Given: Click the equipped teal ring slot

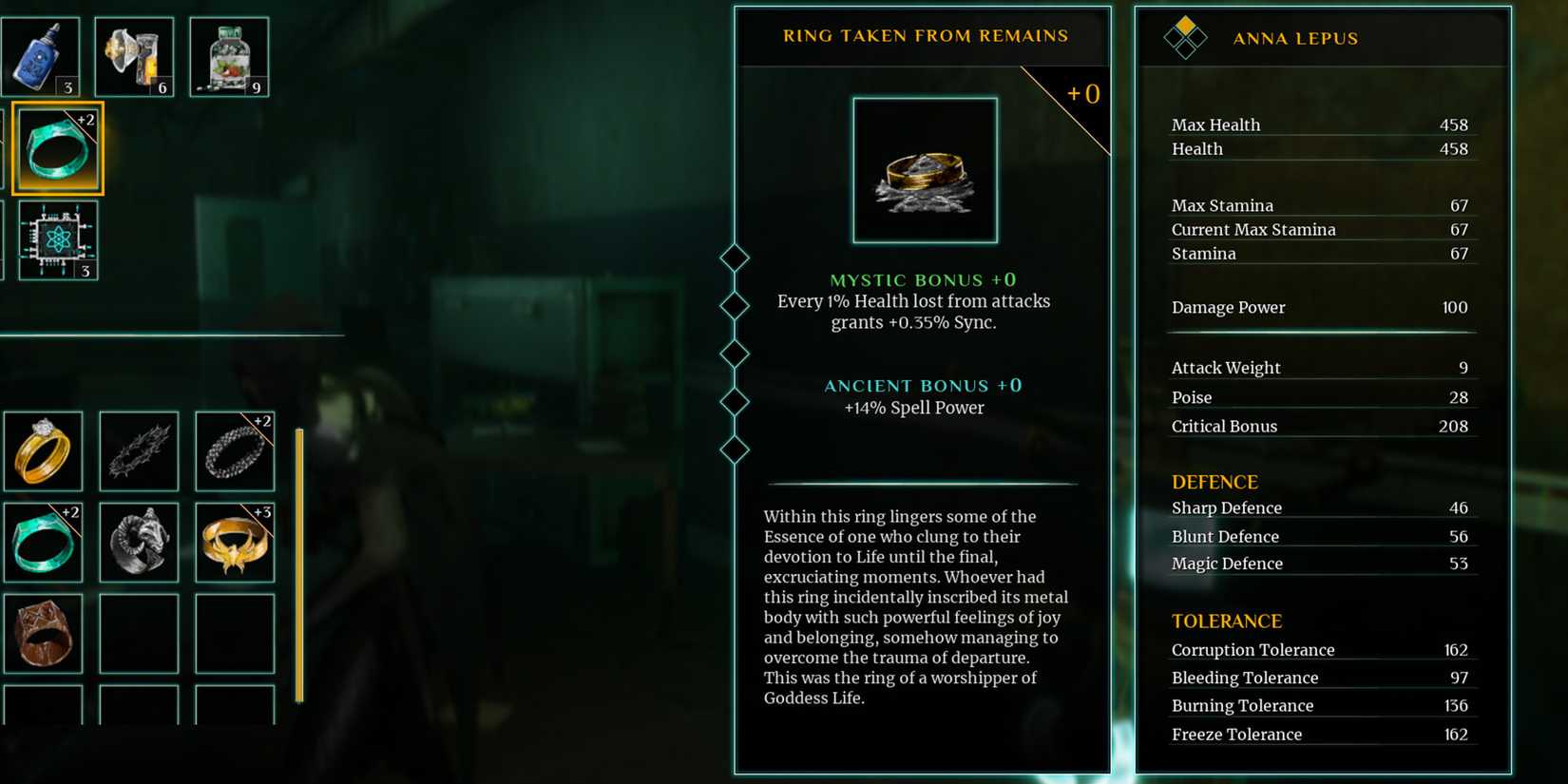Looking at the screenshot, I should 57,147.
